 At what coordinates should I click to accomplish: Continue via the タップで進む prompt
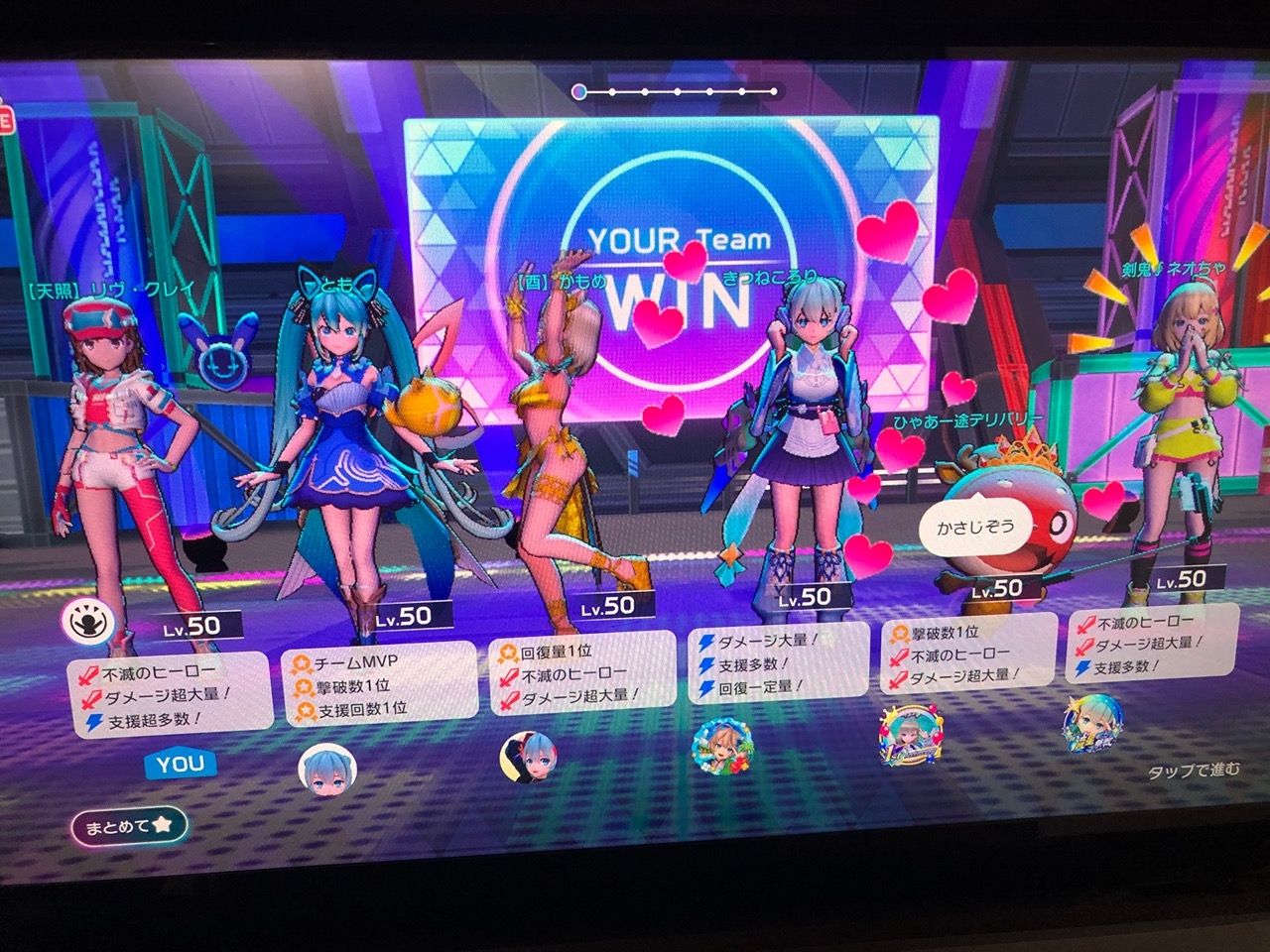(x=1193, y=771)
